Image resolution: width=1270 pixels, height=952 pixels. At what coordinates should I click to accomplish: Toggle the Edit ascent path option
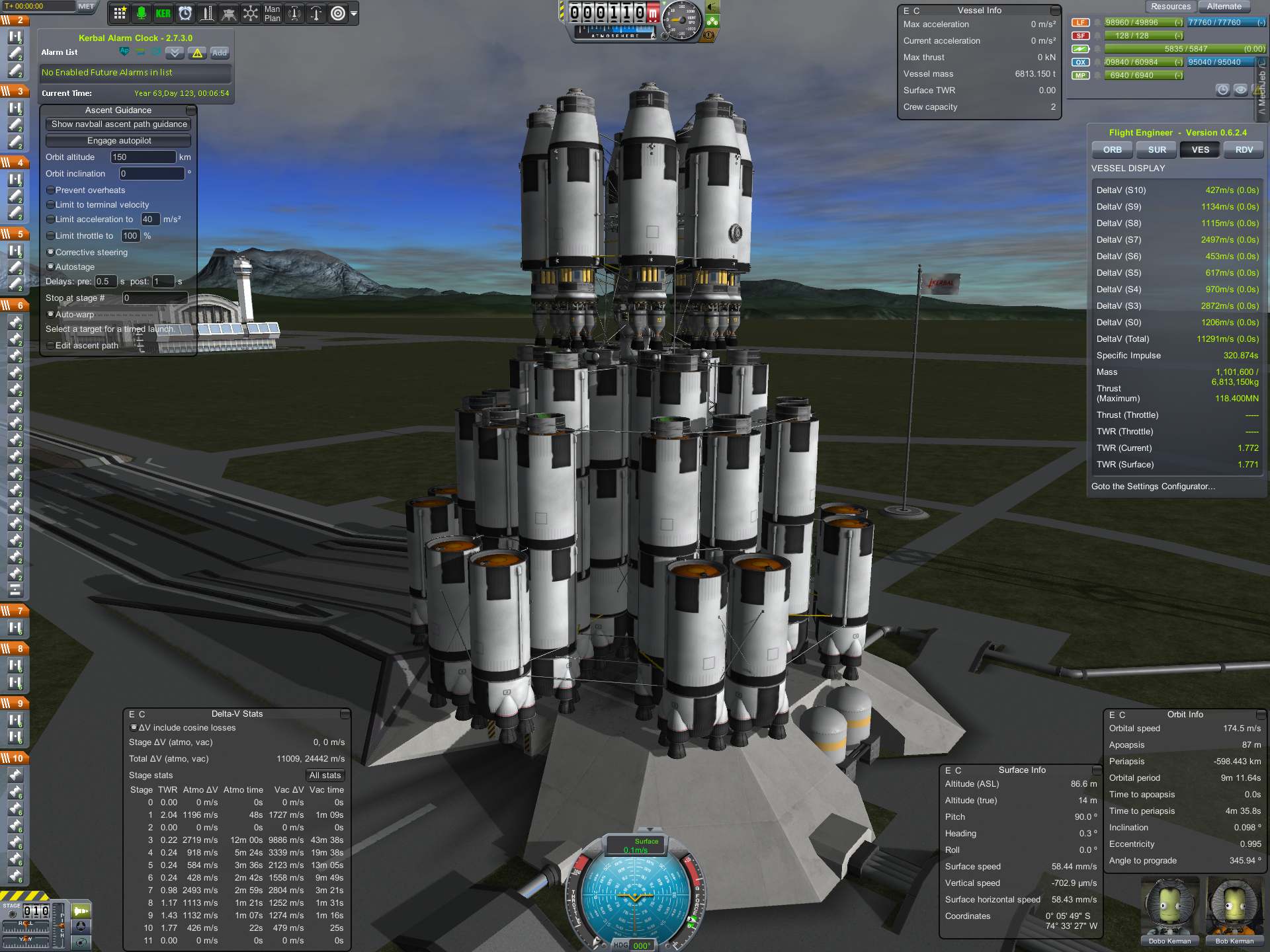pos(51,346)
